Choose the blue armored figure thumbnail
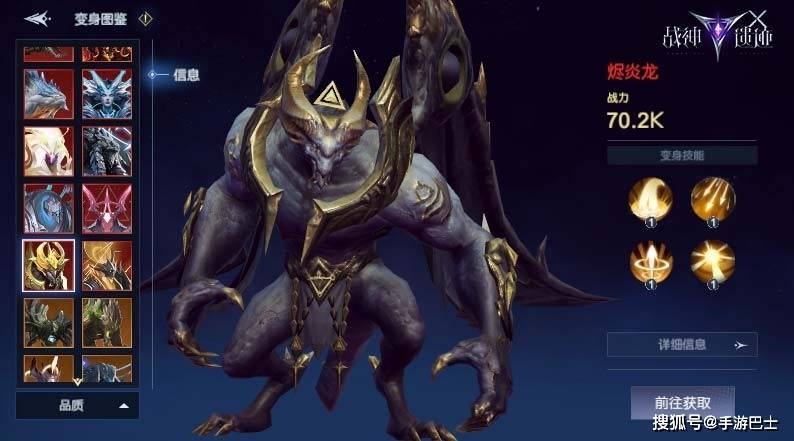The height and width of the screenshot is (441, 794). pos(48,208)
